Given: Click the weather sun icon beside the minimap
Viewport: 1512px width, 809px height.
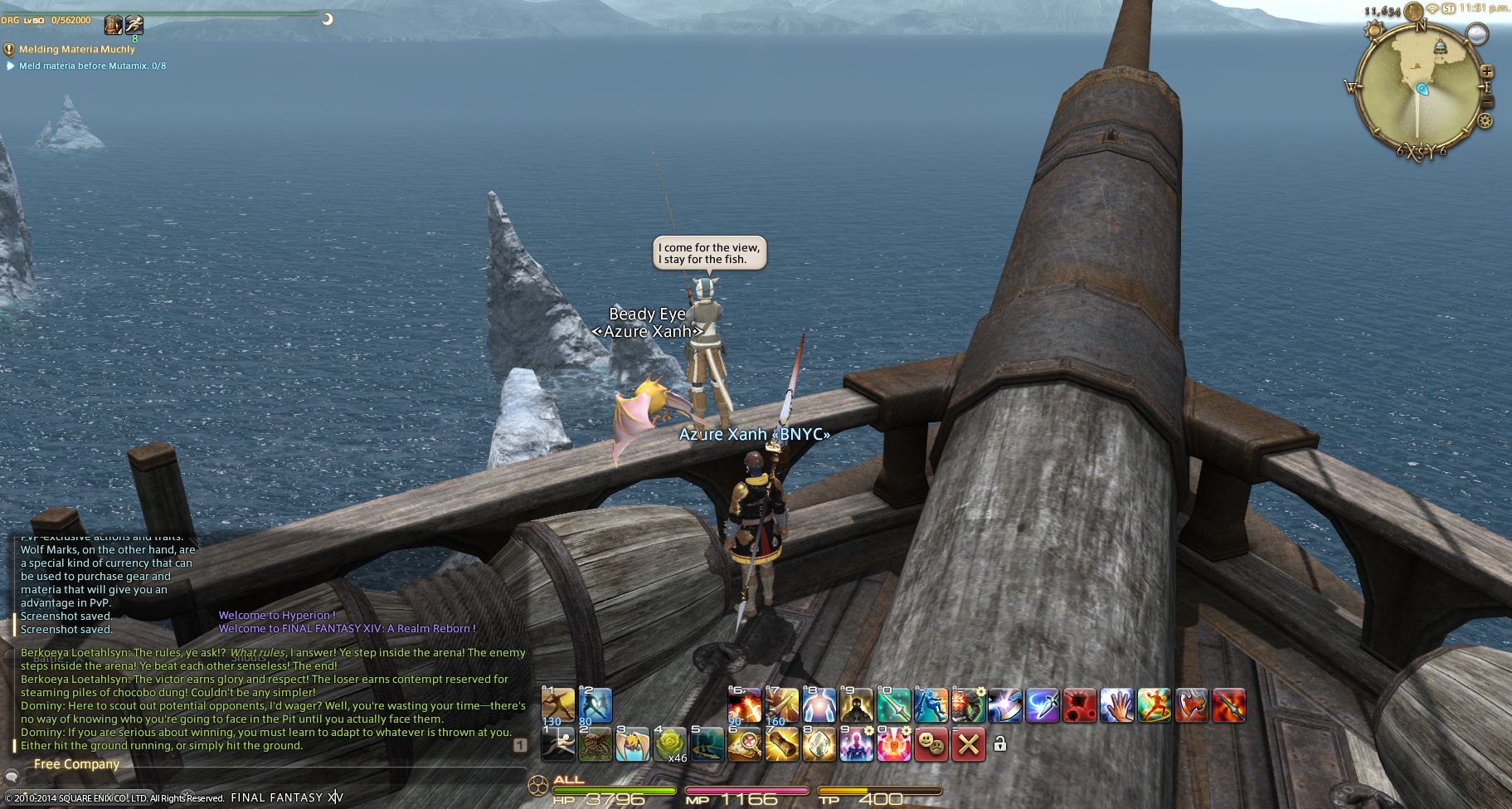Looking at the screenshot, I should click(x=1373, y=31).
